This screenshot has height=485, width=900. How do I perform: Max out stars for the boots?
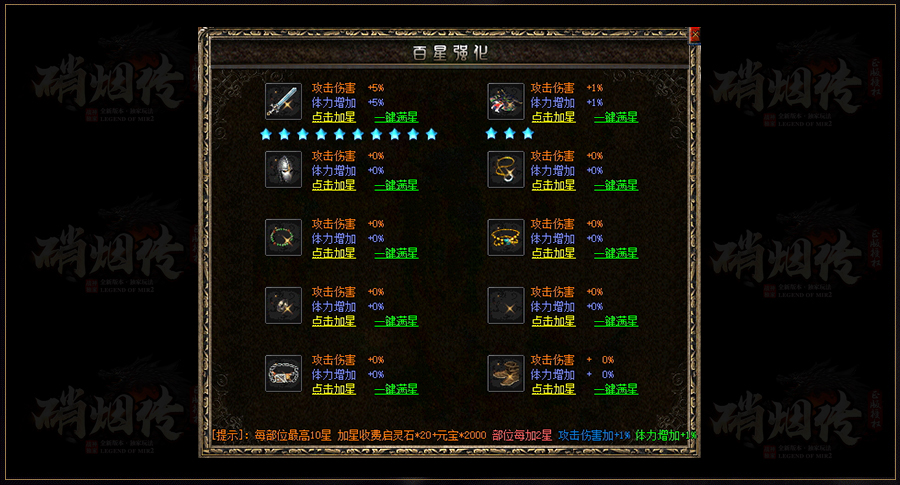click(x=616, y=389)
